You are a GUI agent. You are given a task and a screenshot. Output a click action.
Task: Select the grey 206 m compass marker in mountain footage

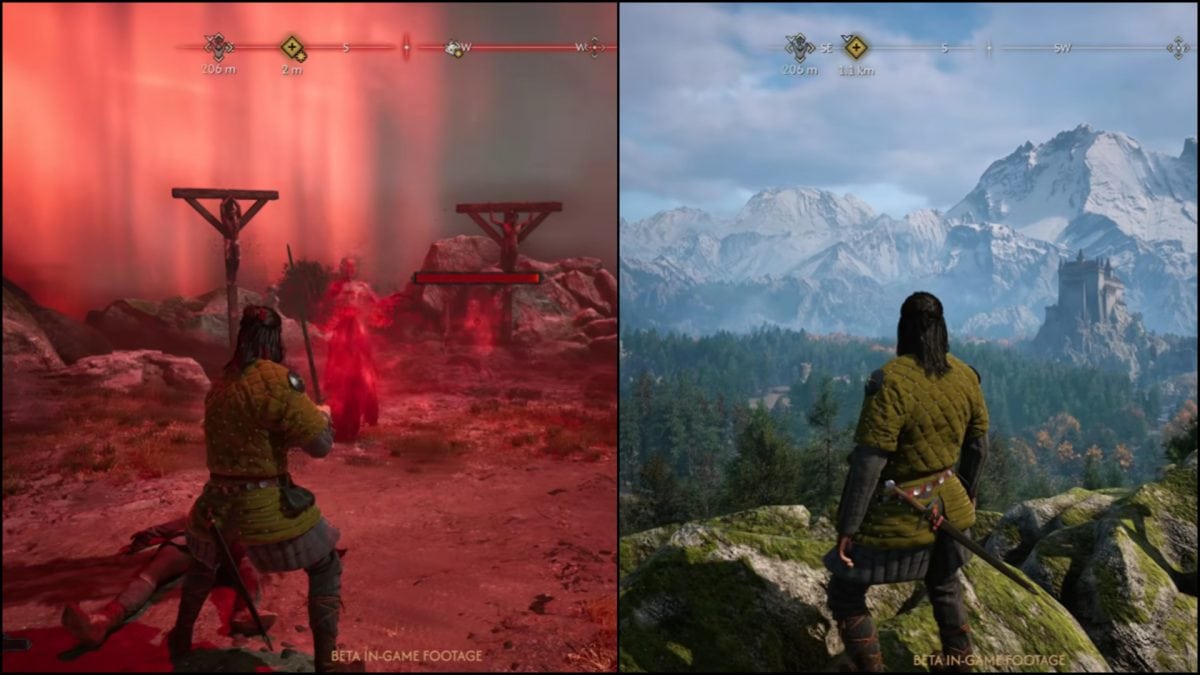coord(799,47)
